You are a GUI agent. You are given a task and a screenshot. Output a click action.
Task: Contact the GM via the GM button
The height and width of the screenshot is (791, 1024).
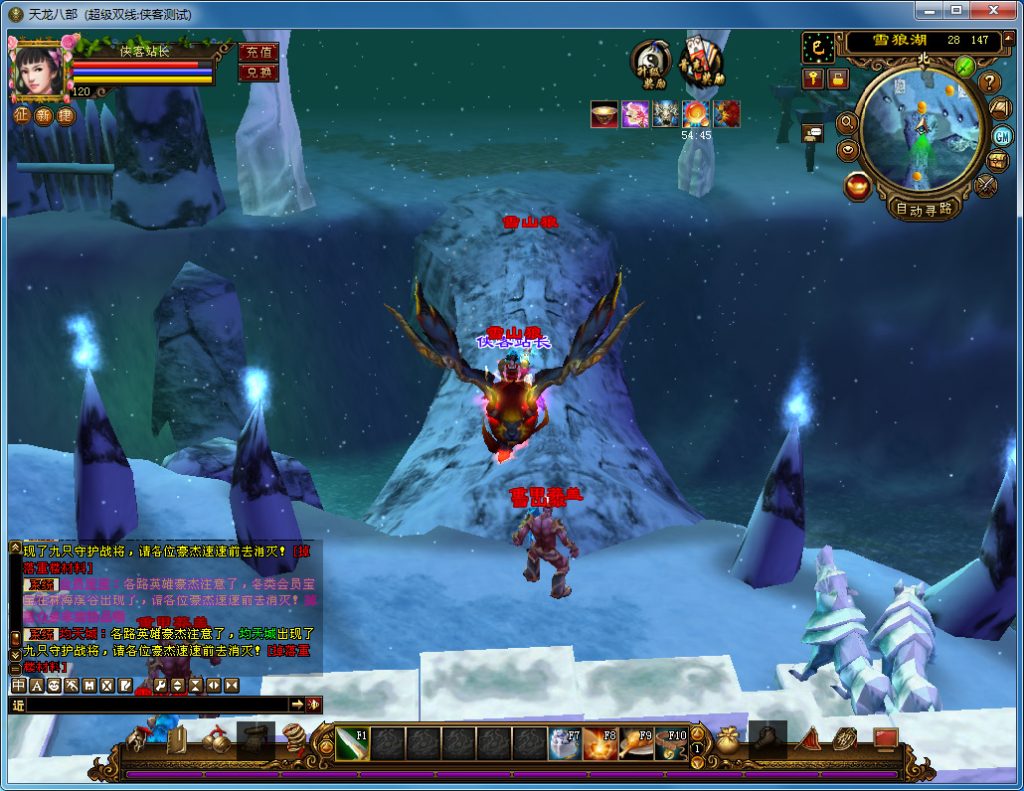(x=1002, y=136)
